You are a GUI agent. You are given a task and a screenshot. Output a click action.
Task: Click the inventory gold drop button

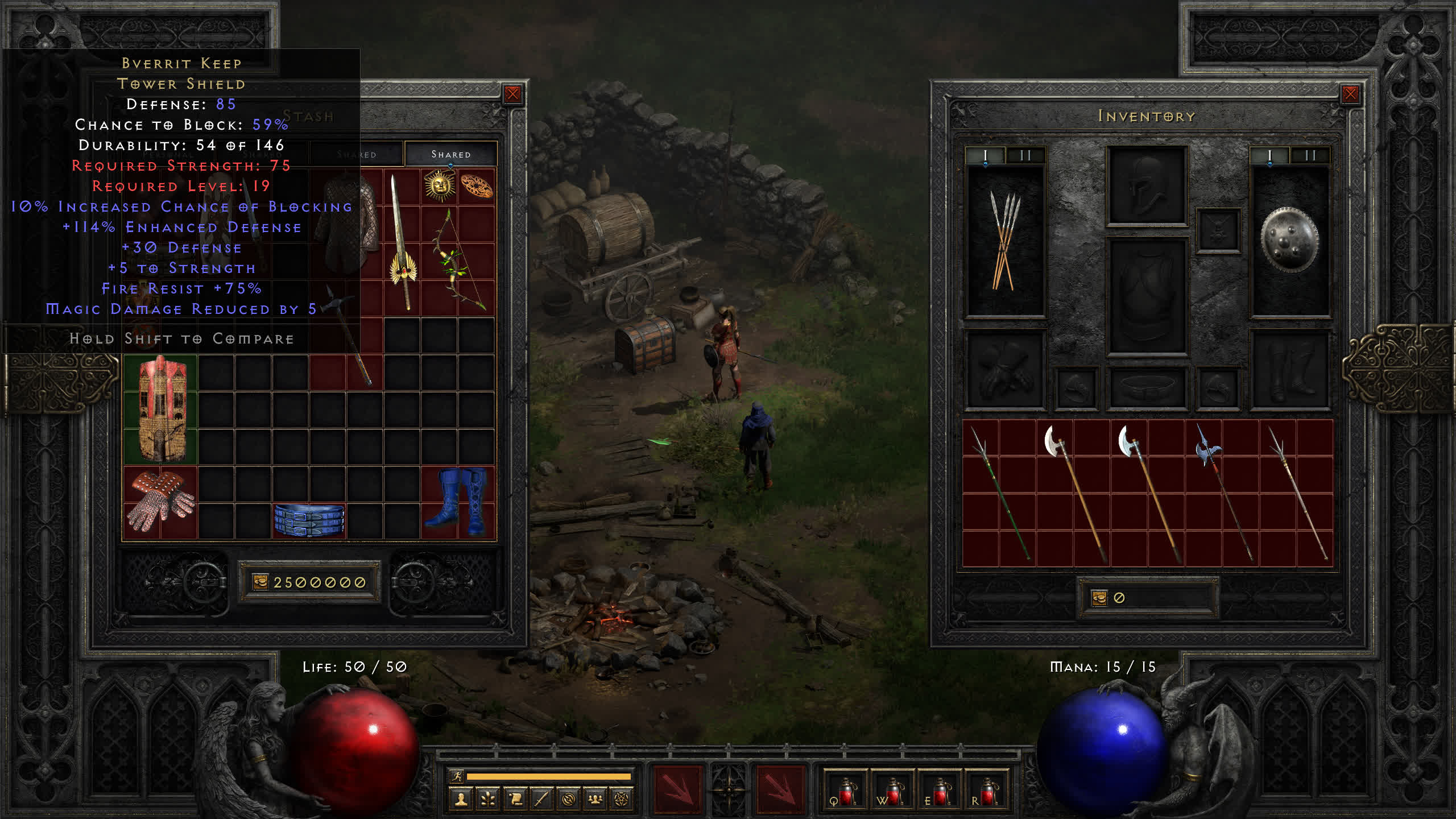click(x=1099, y=598)
